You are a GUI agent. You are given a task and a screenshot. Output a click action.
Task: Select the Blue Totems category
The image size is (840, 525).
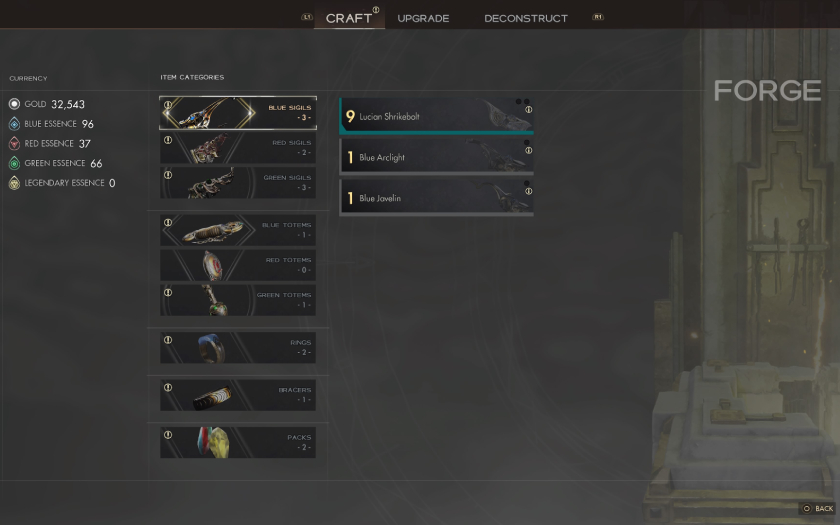coord(238,230)
